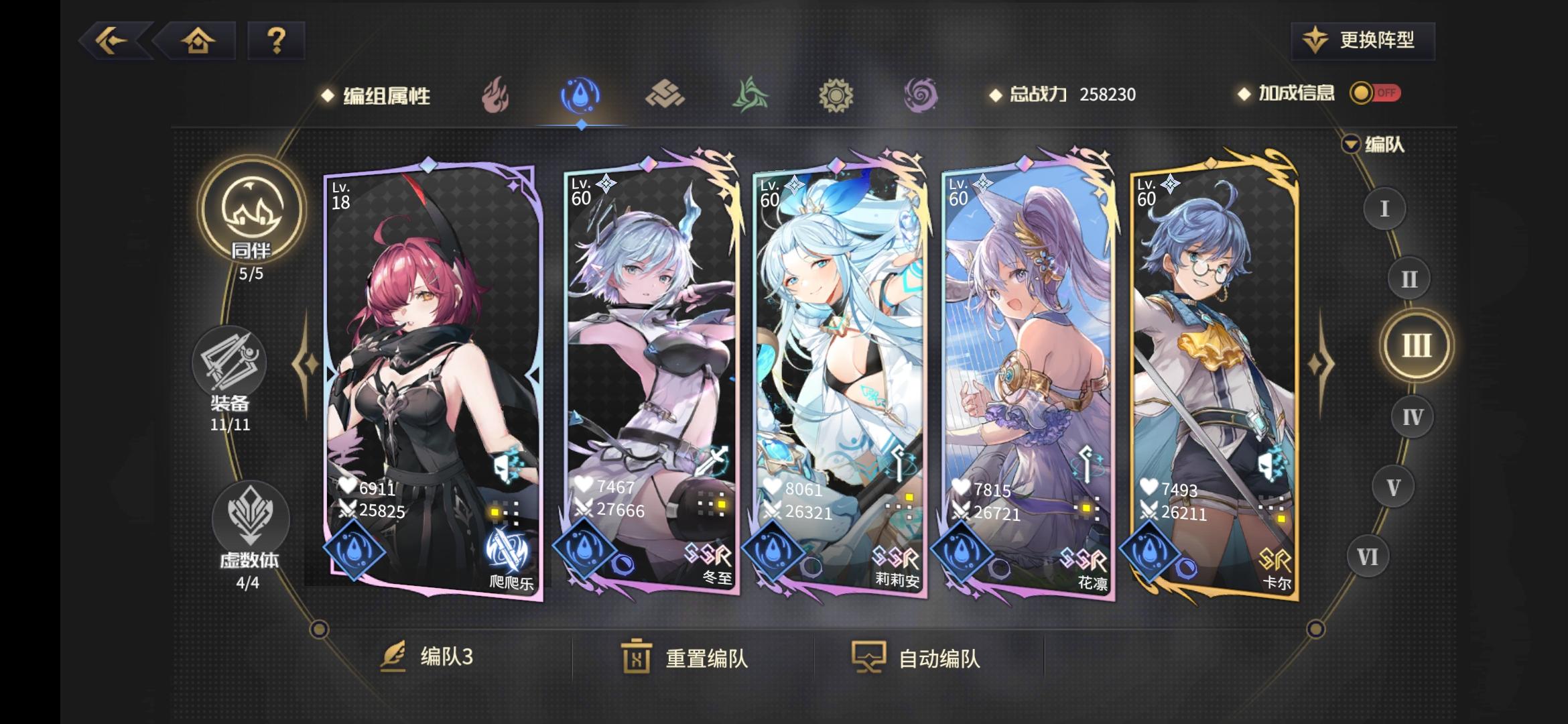Select team slot I on the right
Screen dimensions: 1568x724
(1383, 208)
